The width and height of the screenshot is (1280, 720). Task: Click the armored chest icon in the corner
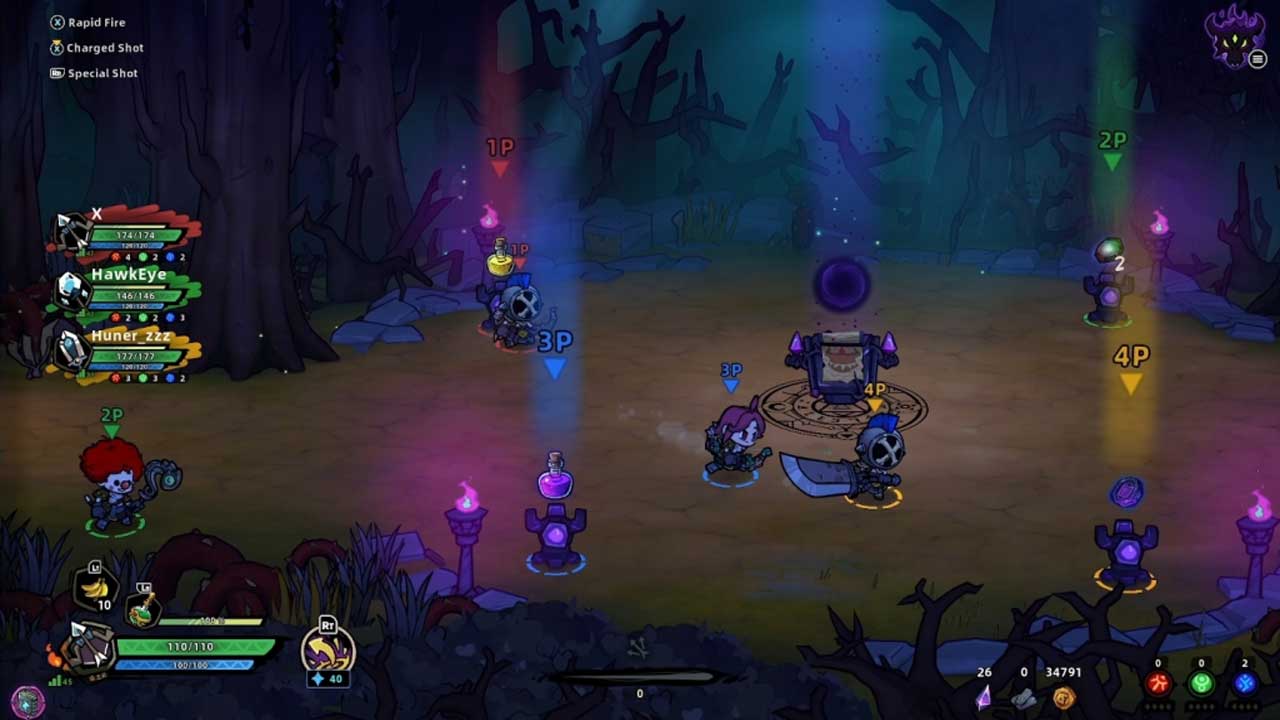click(x=28, y=700)
